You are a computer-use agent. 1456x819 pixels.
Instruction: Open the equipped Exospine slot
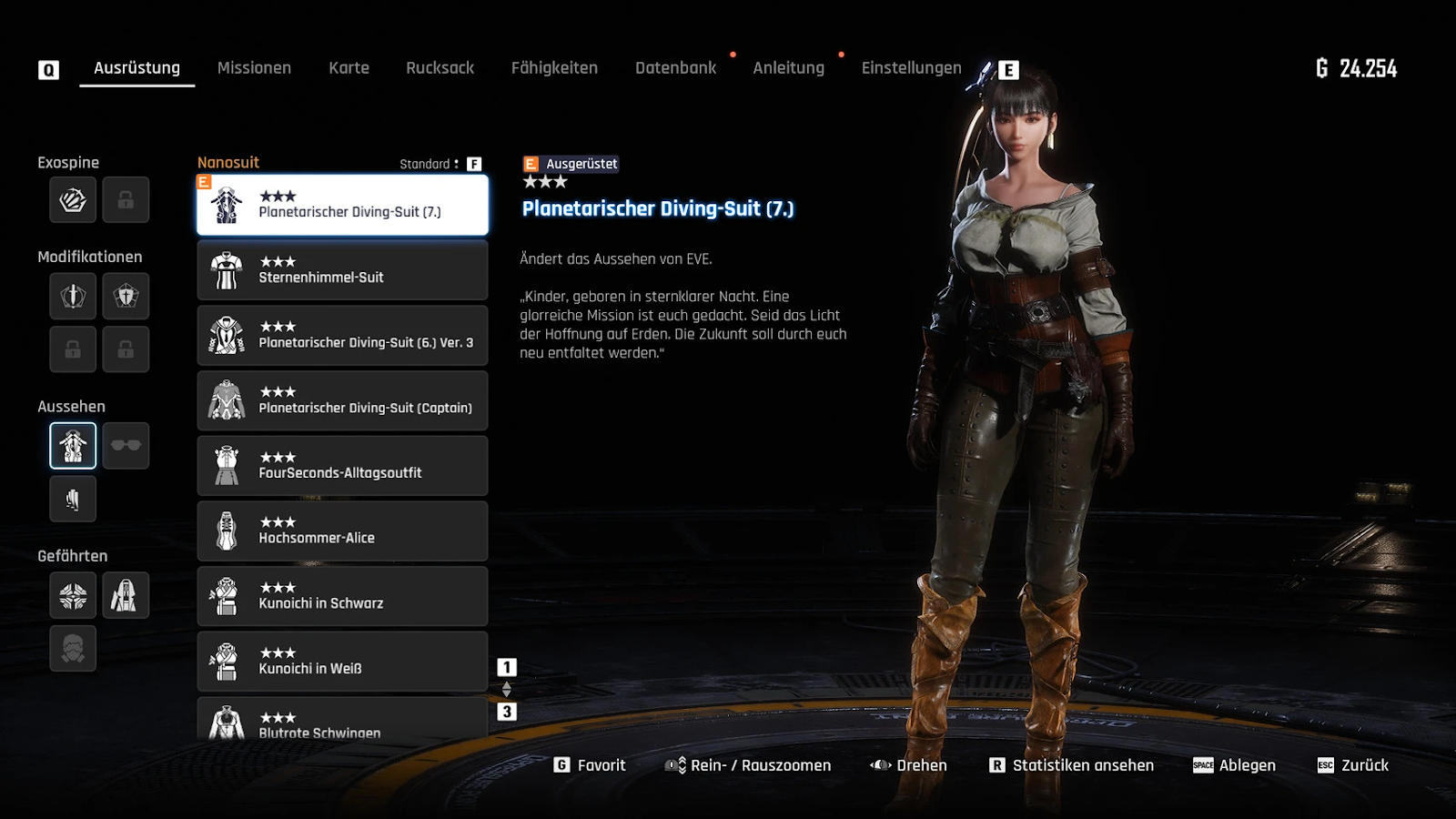(x=73, y=200)
